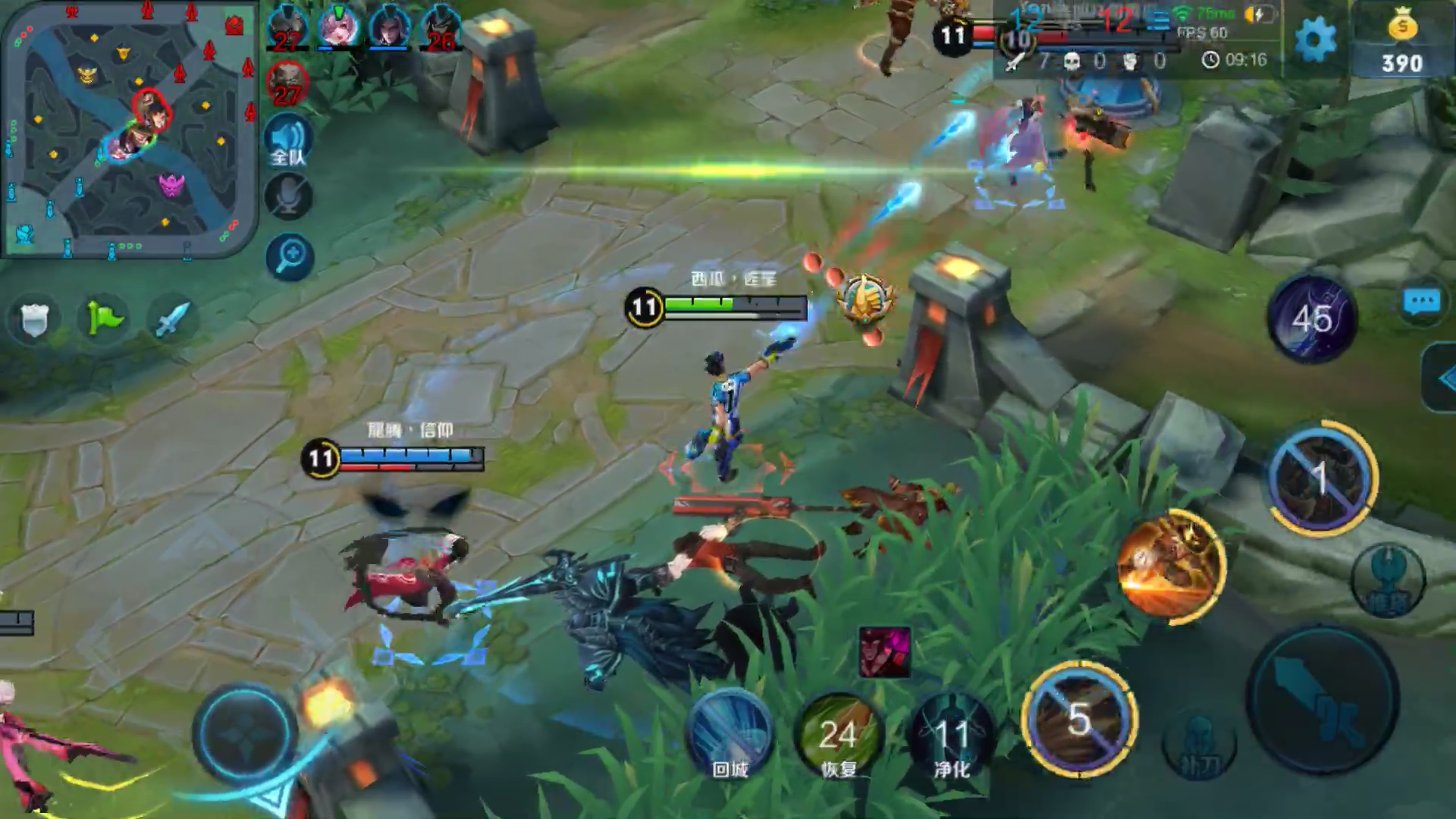Viewport: 1456px width, 819px height.
Task: Send the green flag gather signal
Action: click(x=104, y=318)
